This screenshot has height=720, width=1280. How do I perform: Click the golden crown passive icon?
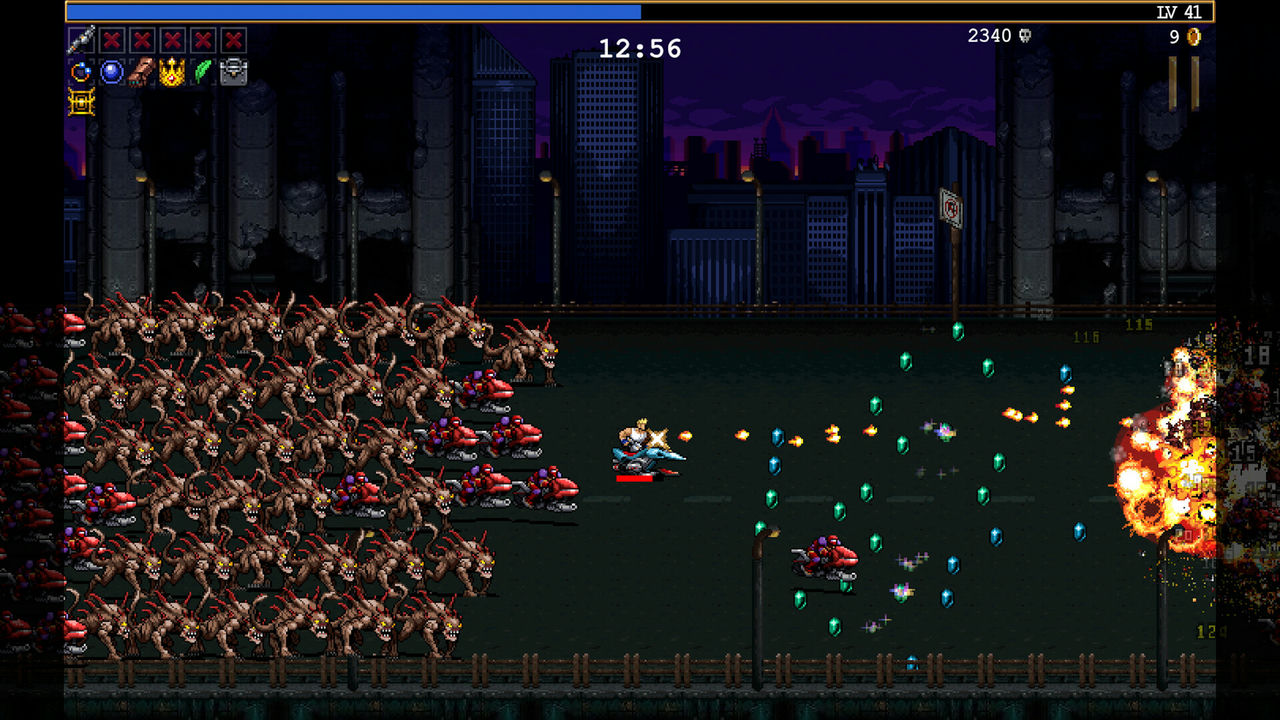click(172, 72)
